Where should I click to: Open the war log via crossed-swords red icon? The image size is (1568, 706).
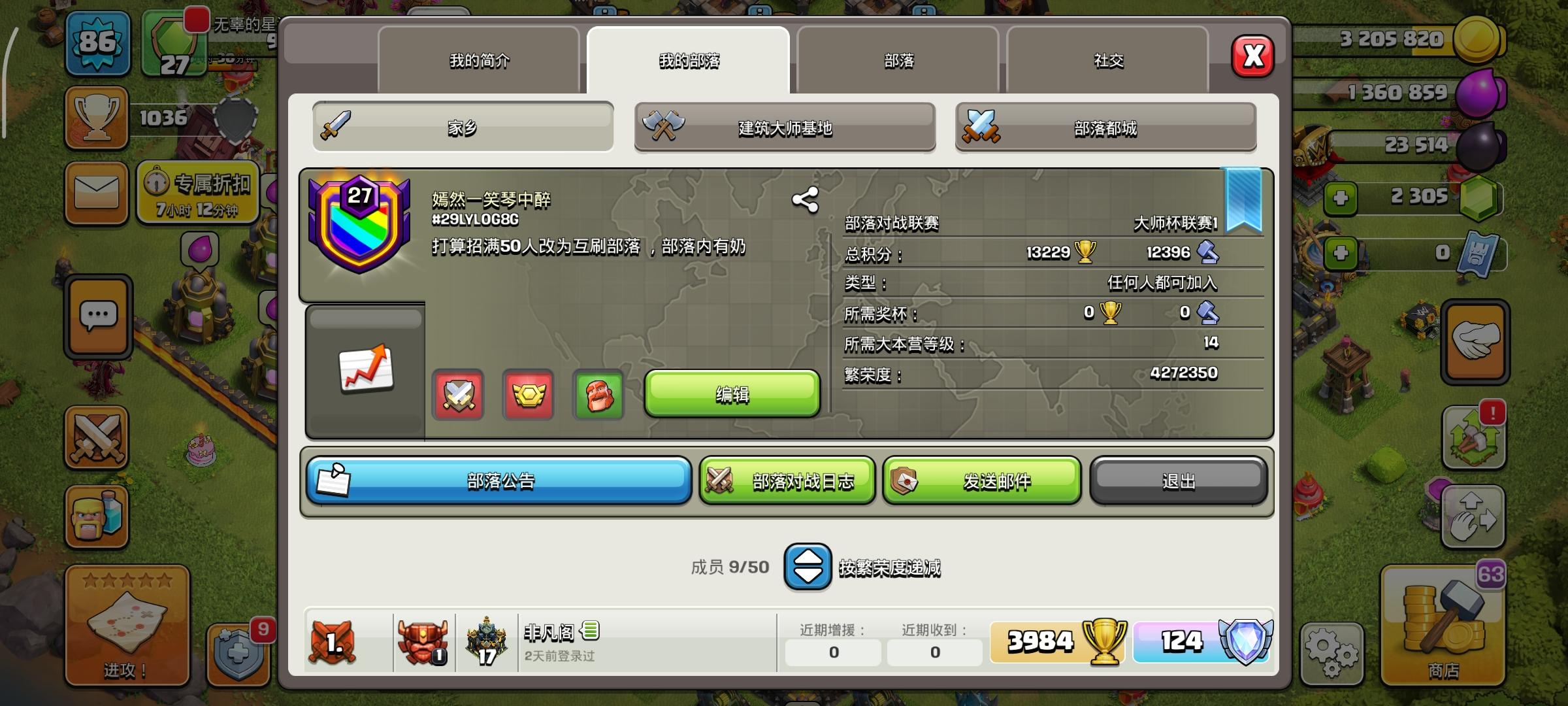[x=458, y=395]
